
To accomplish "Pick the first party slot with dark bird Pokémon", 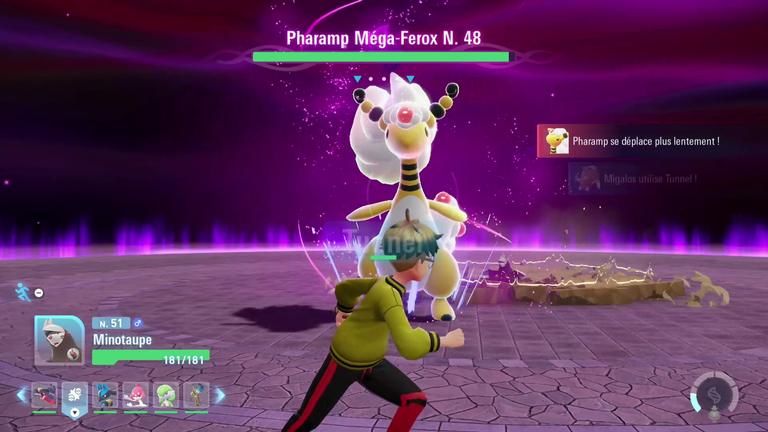I will pos(45,395).
